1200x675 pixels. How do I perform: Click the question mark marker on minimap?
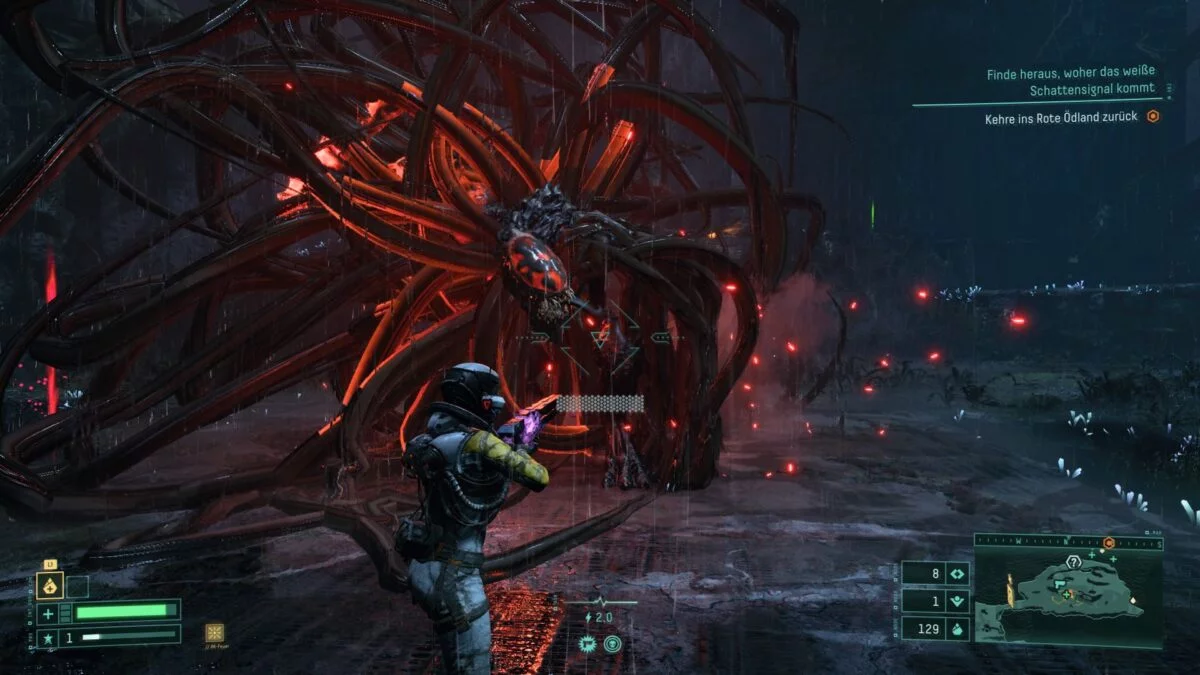click(1073, 562)
